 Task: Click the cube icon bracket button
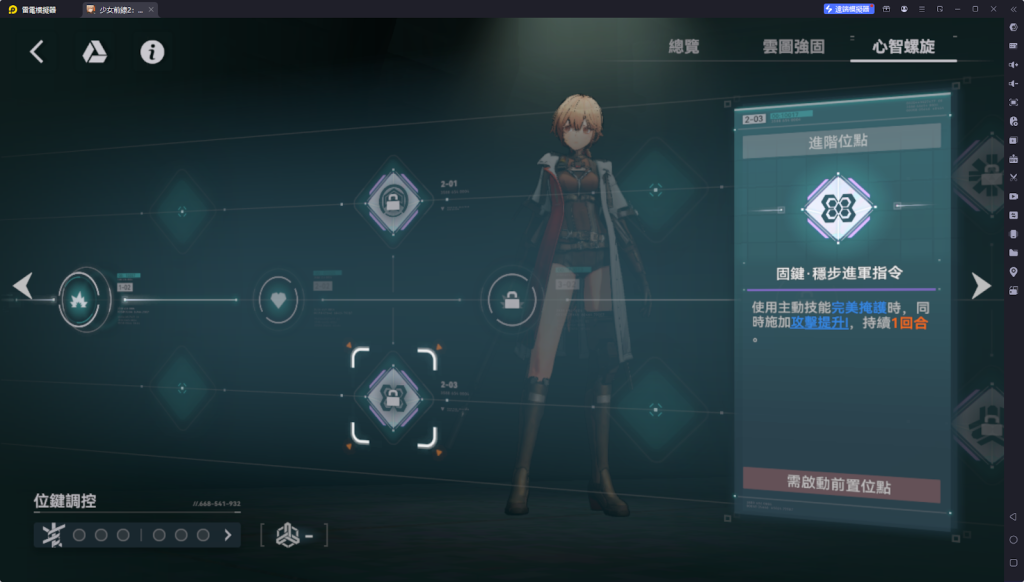294,536
